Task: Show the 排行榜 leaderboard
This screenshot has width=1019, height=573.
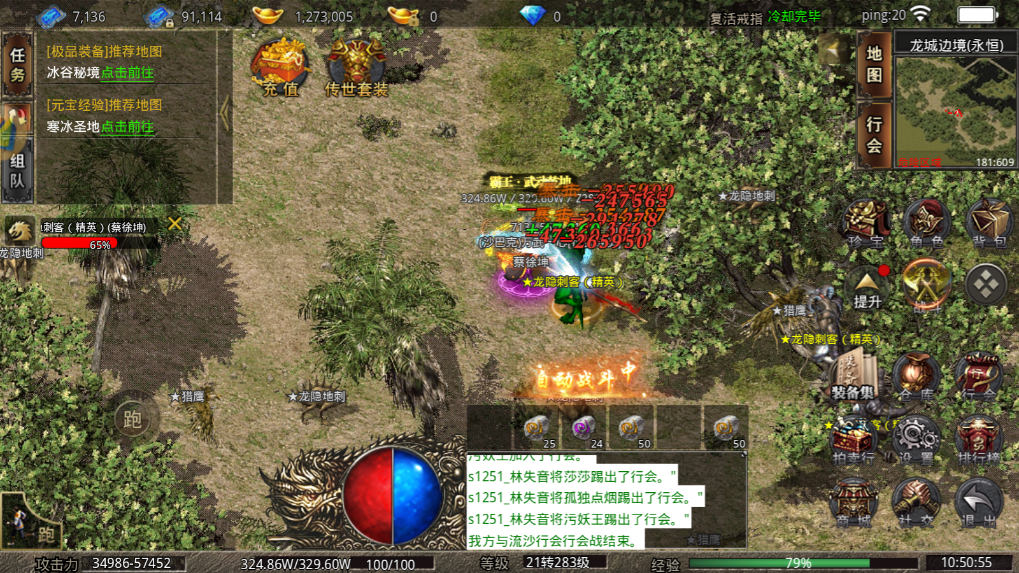Action: click(x=978, y=439)
